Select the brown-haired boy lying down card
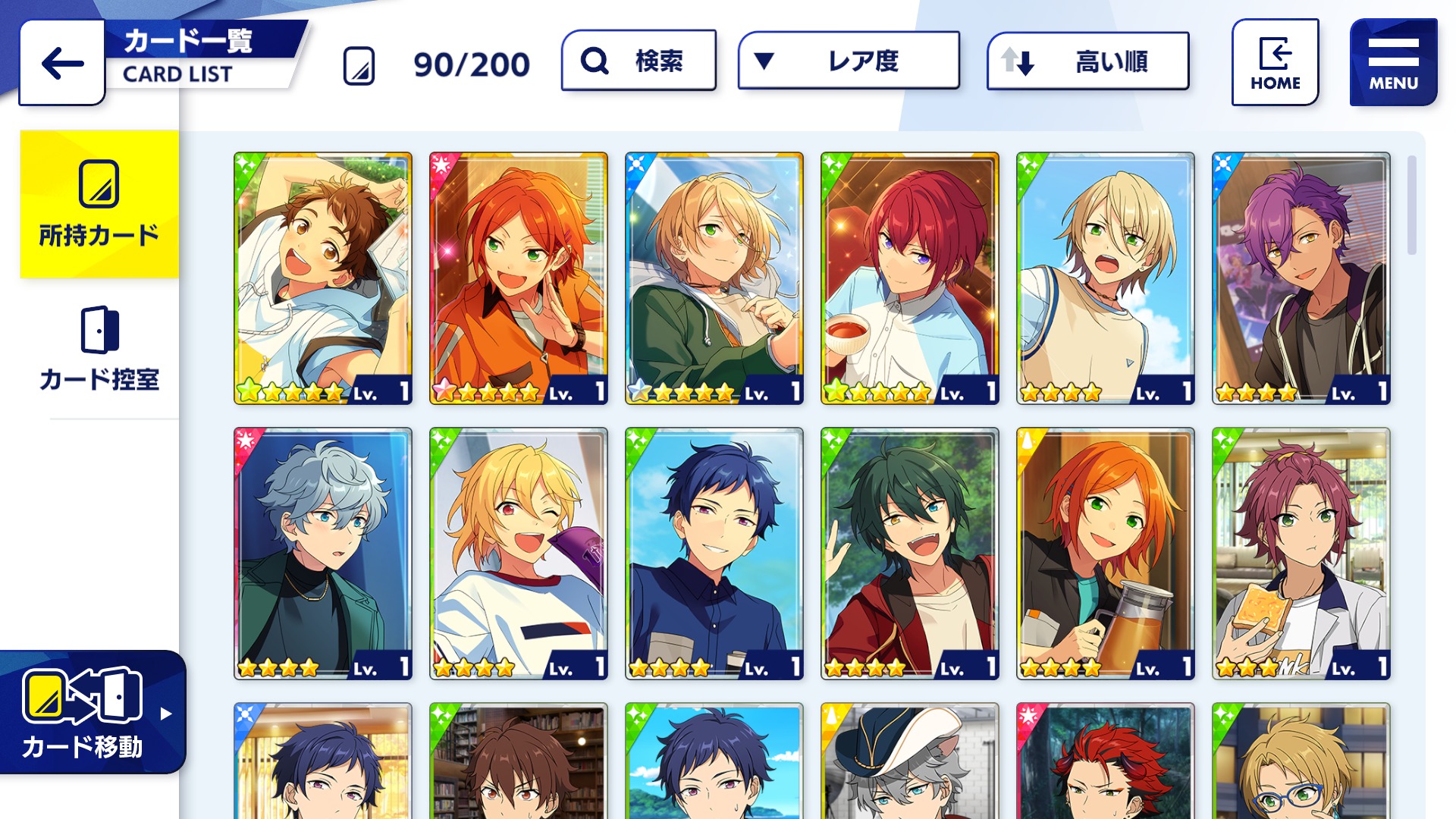Image resolution: width=1456 pixels, height=819 pixels. click(x=323, y=278)
